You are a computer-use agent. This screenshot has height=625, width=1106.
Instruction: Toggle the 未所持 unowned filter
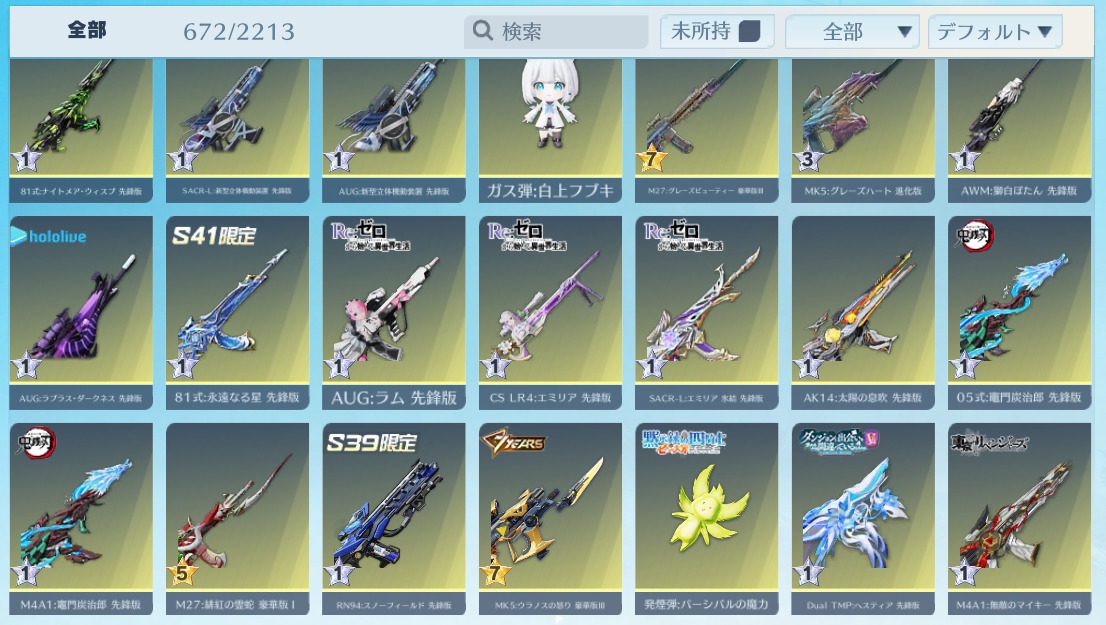(x=716, y=32)
